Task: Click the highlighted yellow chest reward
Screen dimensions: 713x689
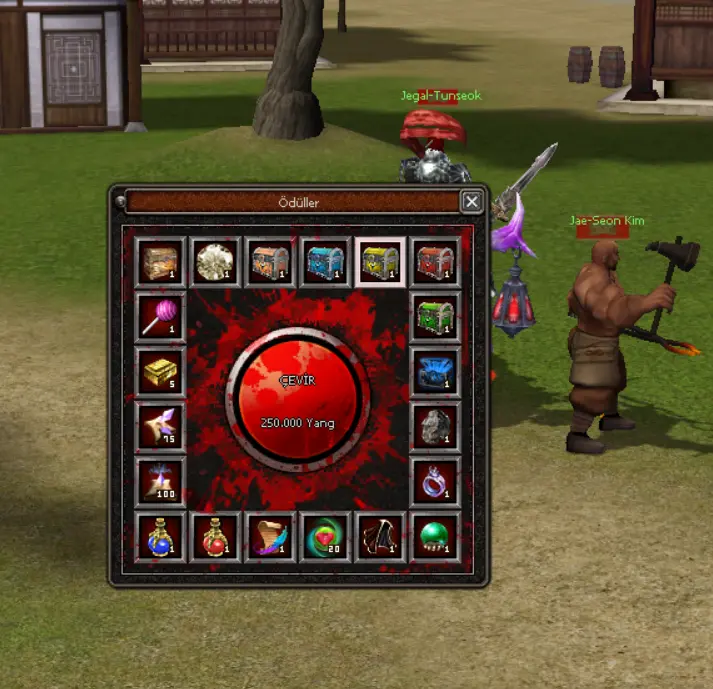Action: (381, 262)
